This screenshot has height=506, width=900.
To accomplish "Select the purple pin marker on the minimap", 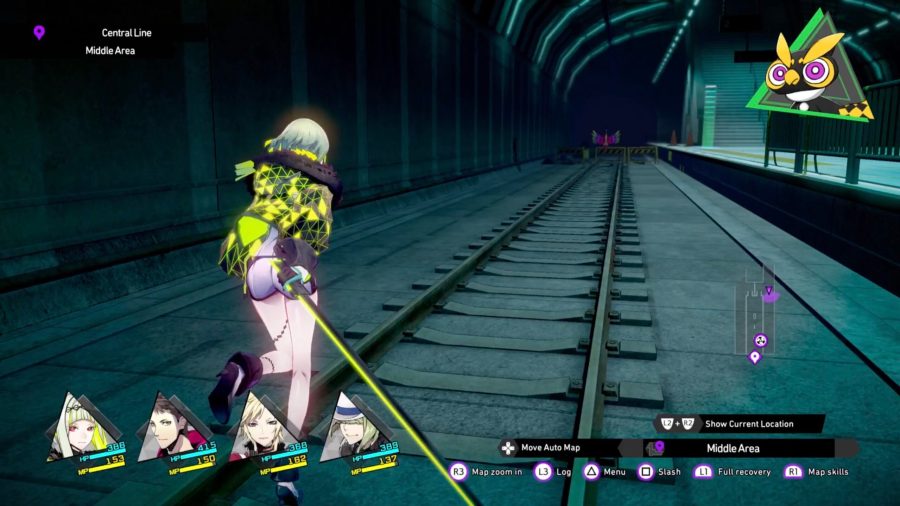I will tap(755, 357).
